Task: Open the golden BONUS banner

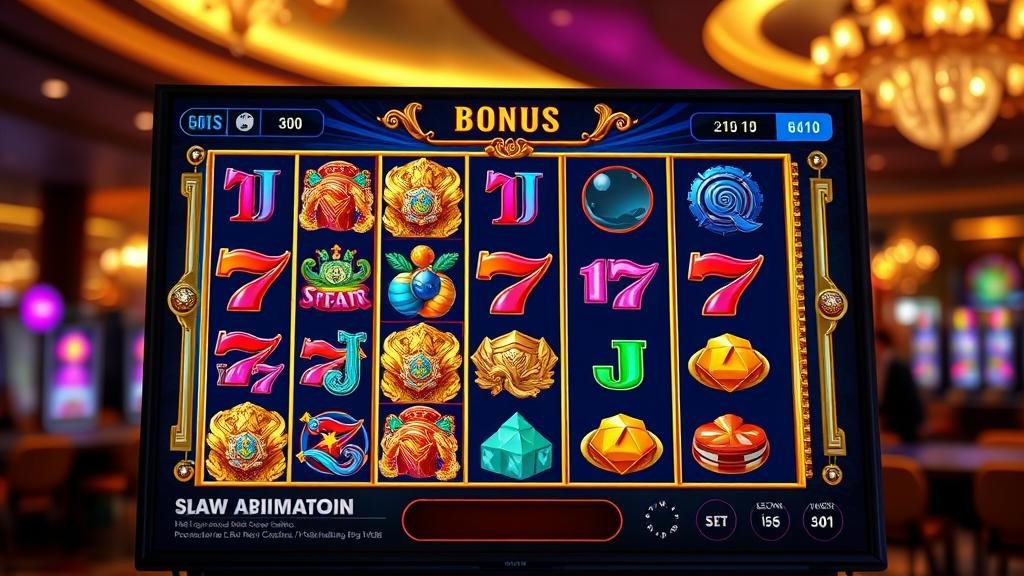Action: click(506, 120)
